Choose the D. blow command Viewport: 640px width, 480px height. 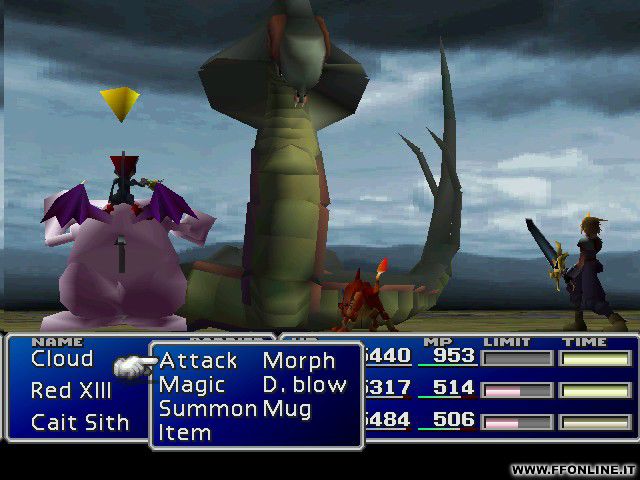304,384
